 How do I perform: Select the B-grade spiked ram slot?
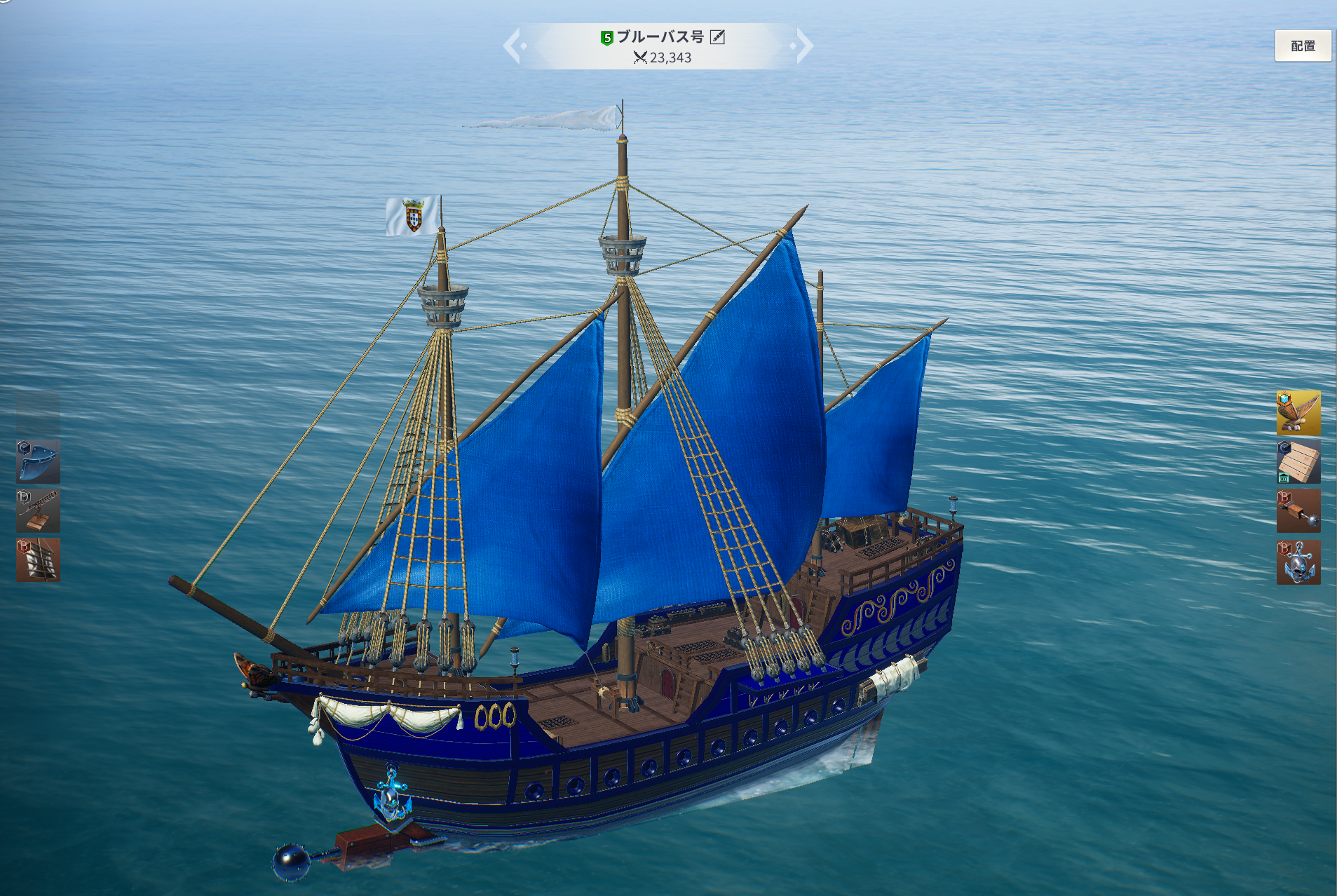coord(1298,512)
